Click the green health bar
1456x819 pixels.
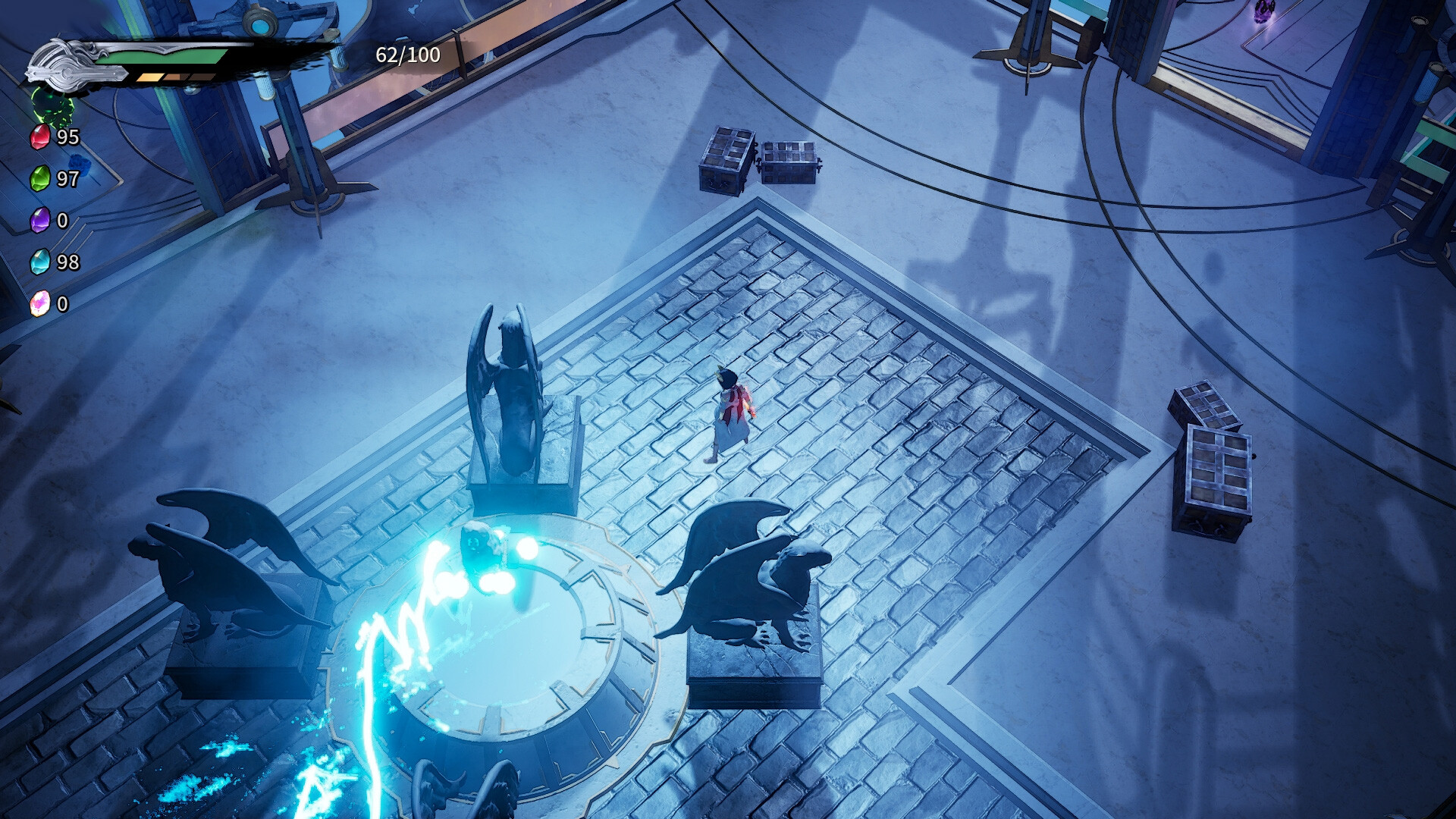click(171, 56)
